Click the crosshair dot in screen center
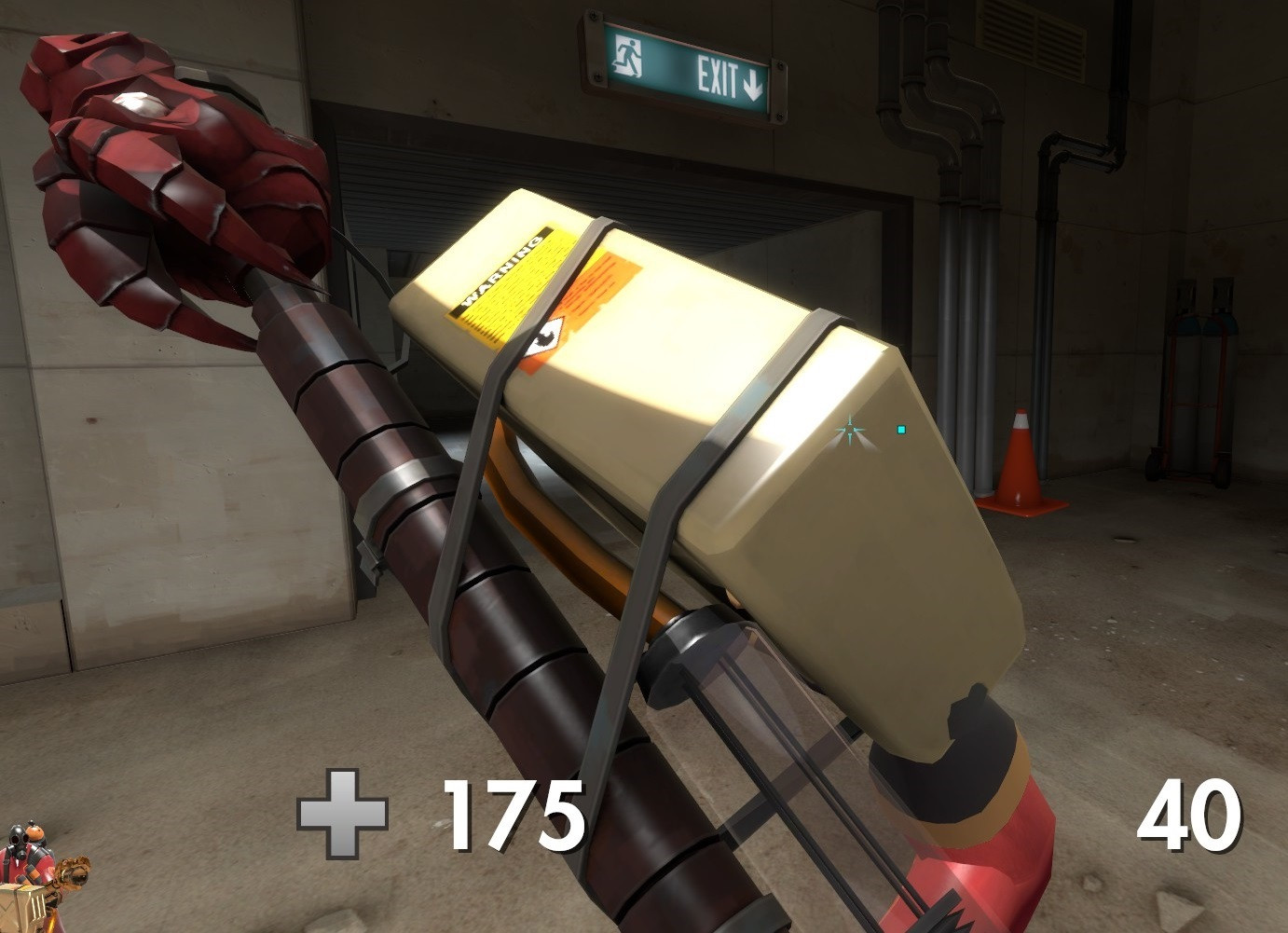1288x933 pixels. pos(851,429)
